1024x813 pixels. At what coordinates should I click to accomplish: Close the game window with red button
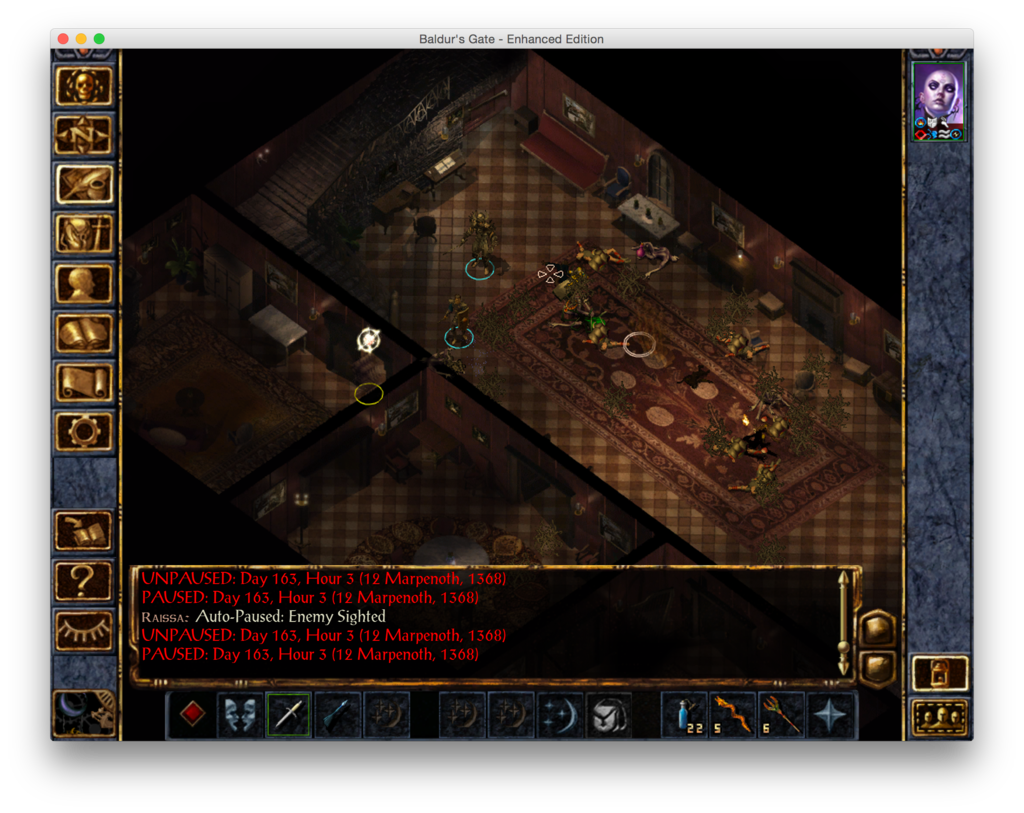coord(63,39)
